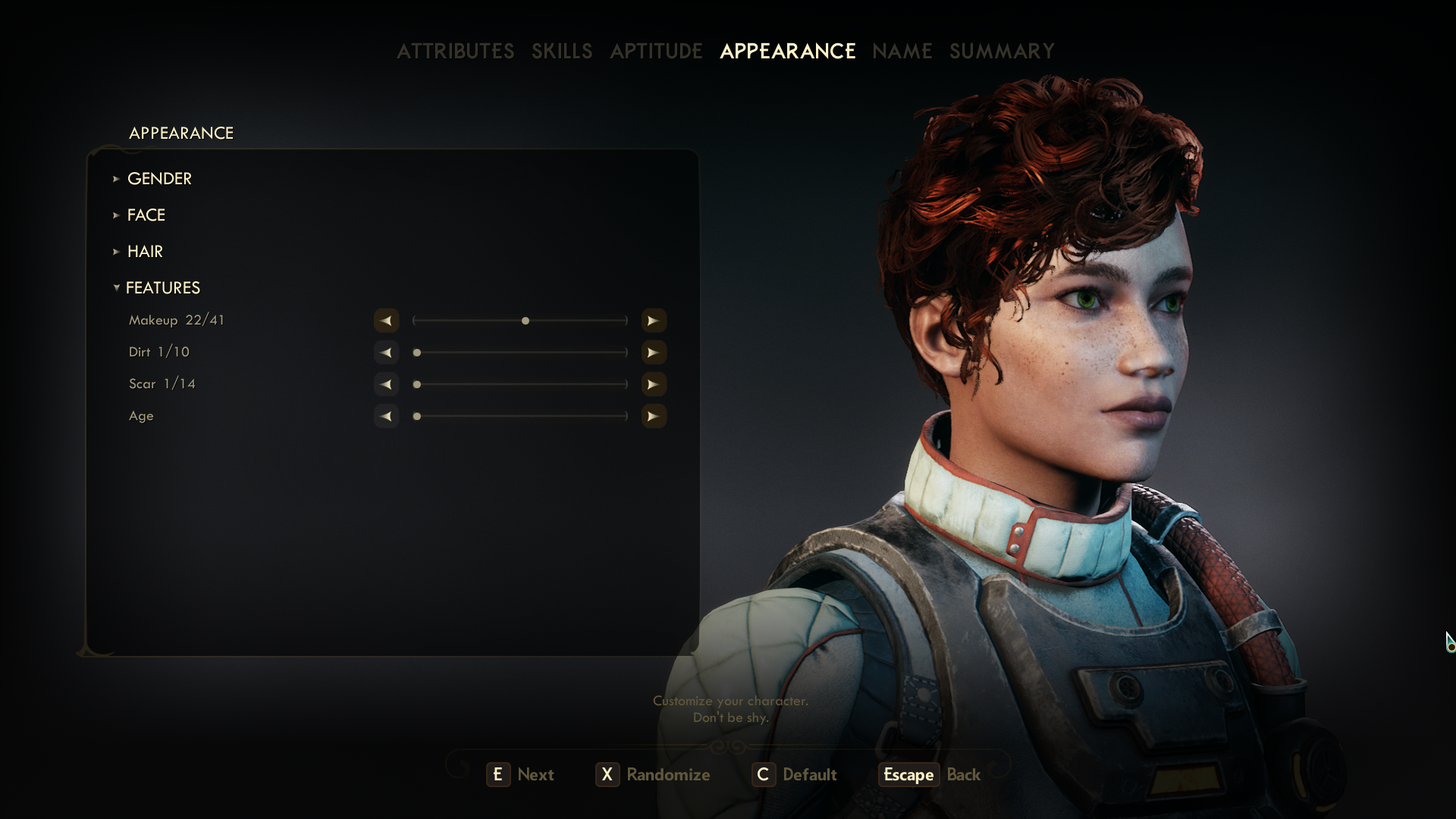Go to the Aptitude tab
The height and width of the screenshot is (819, 1456).
(656, 51)
